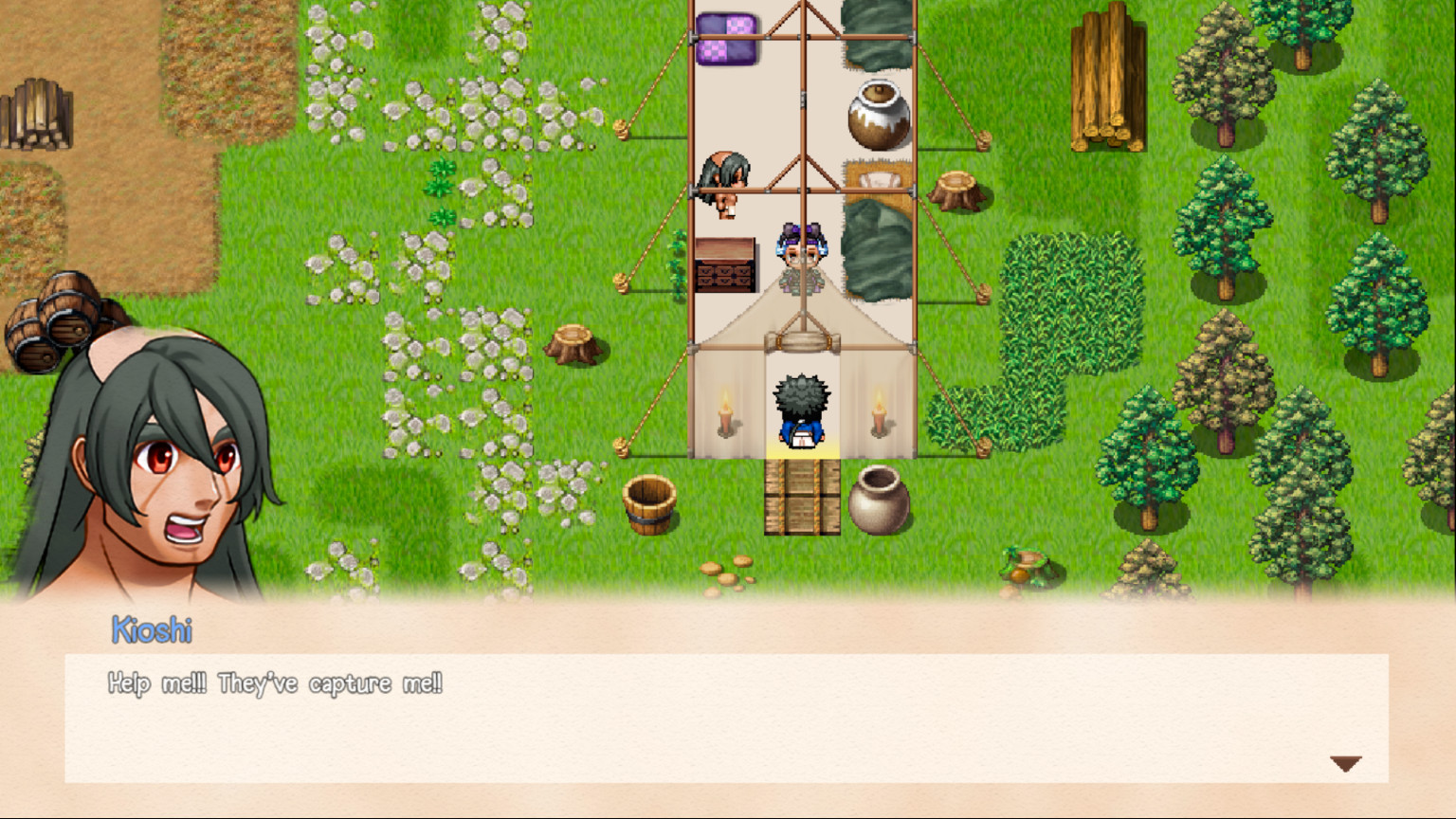The width and height of the screenshot is (1456, 819).
Task: Click the kneeling Kioshi sprite in the hut
Action: [x=726, y=180]
